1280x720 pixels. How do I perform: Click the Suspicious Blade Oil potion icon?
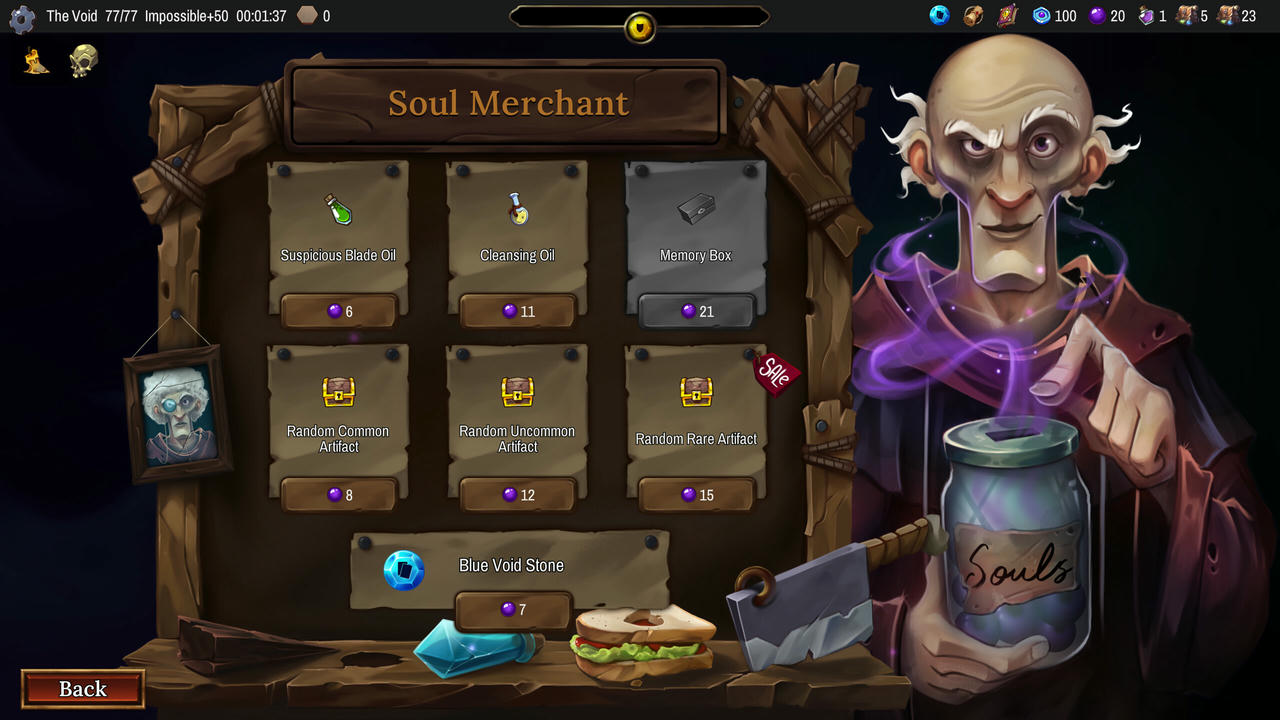(338, 211)
